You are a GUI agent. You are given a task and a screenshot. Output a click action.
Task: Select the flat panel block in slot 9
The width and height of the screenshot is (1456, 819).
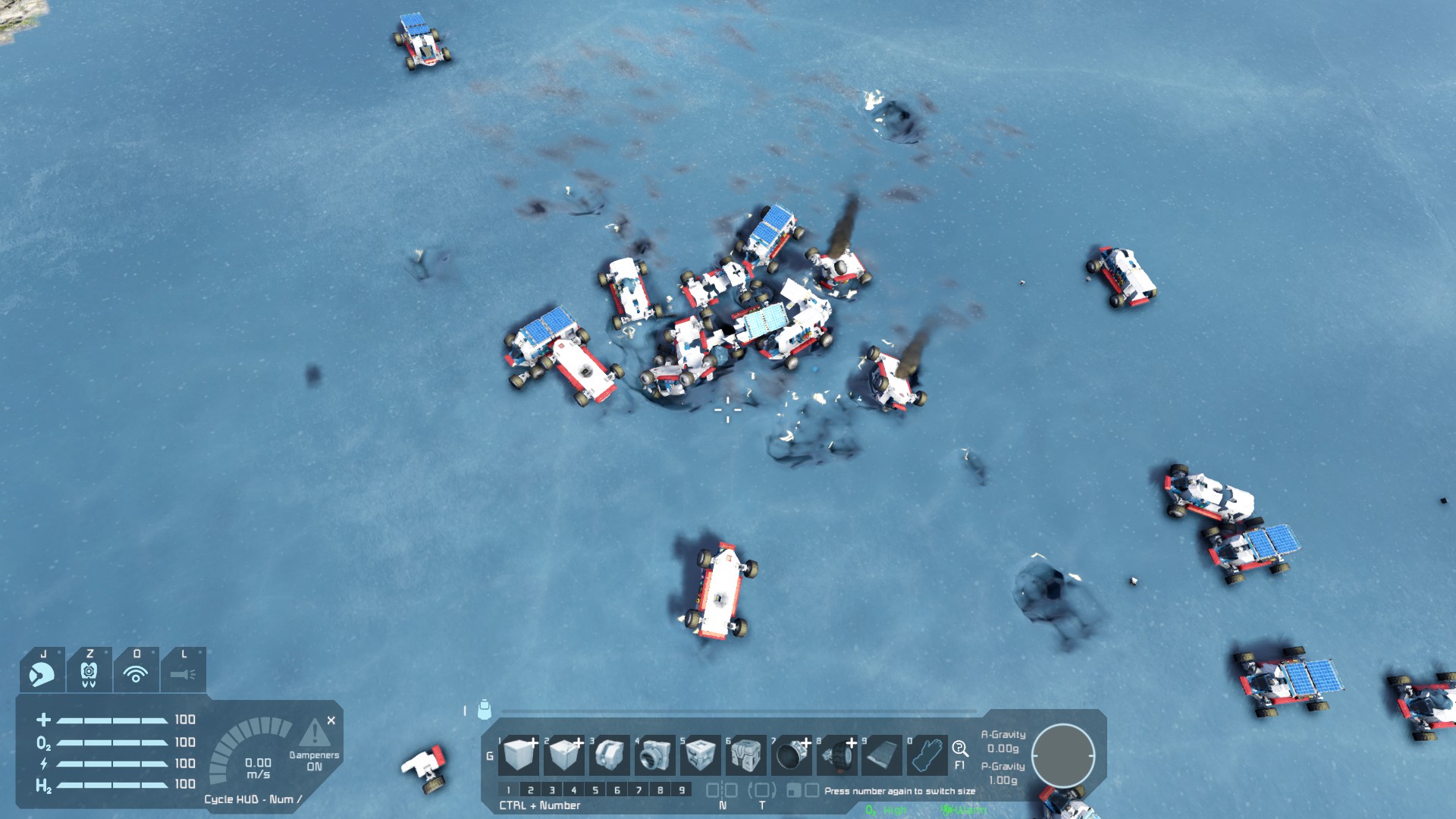click(881, 755)
